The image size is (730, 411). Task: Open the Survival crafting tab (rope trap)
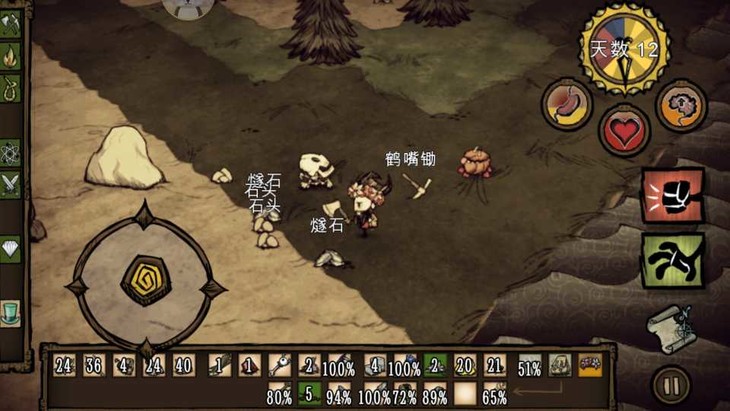point(10,90)
